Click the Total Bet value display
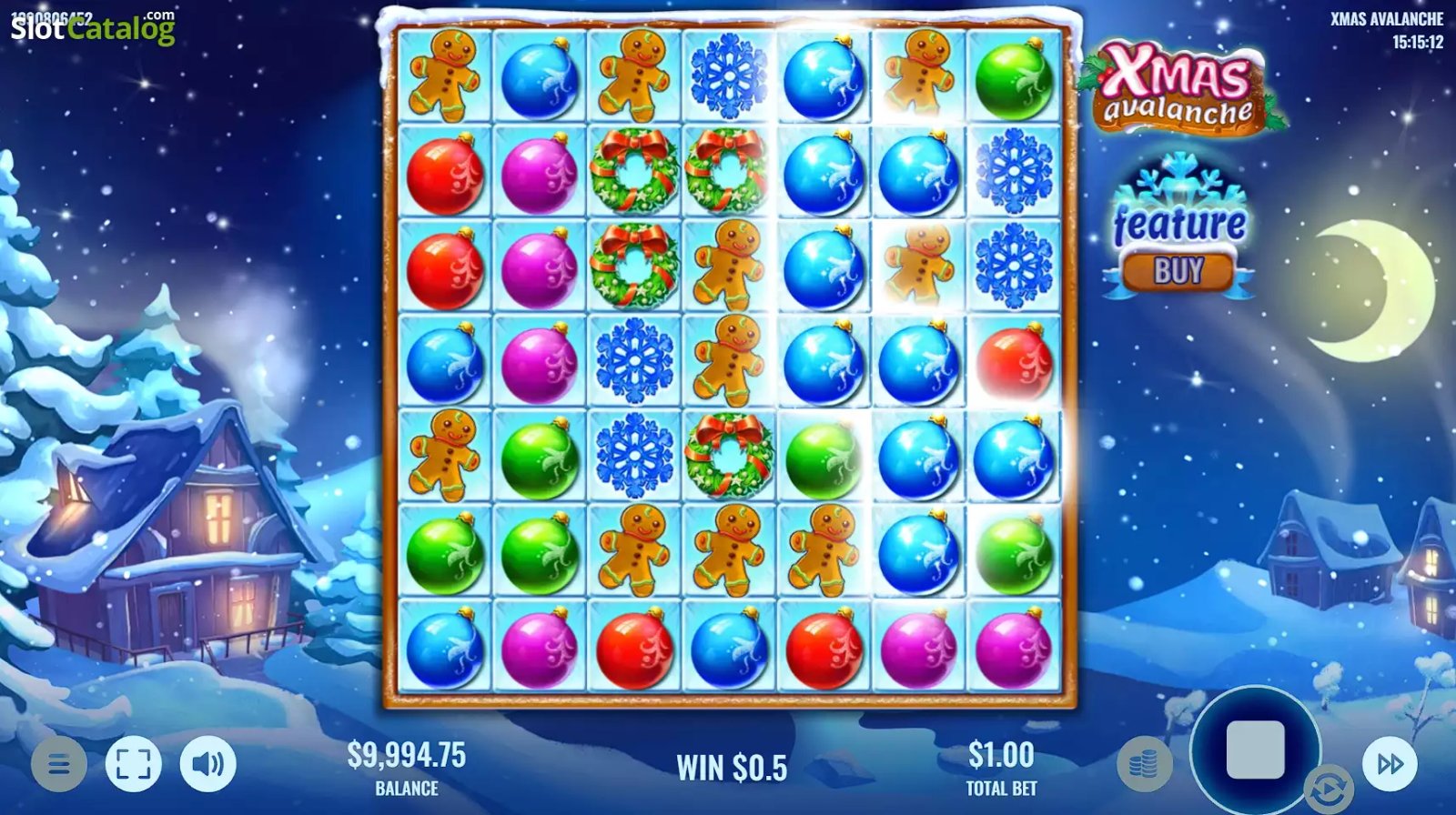This screenshot has width=1456, height=815. (x=998, y=764)
